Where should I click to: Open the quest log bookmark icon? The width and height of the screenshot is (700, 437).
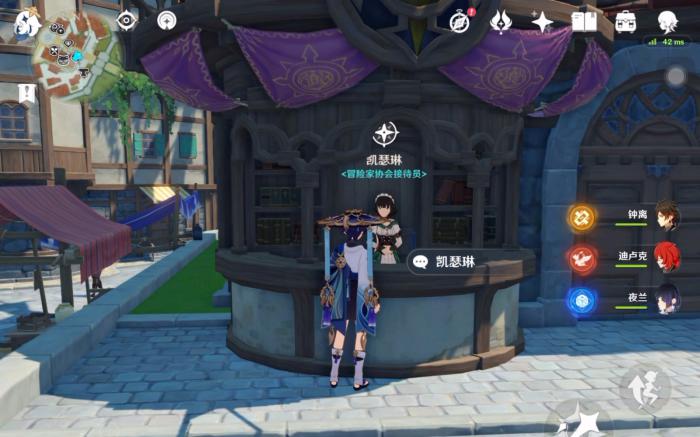[25, 93]
